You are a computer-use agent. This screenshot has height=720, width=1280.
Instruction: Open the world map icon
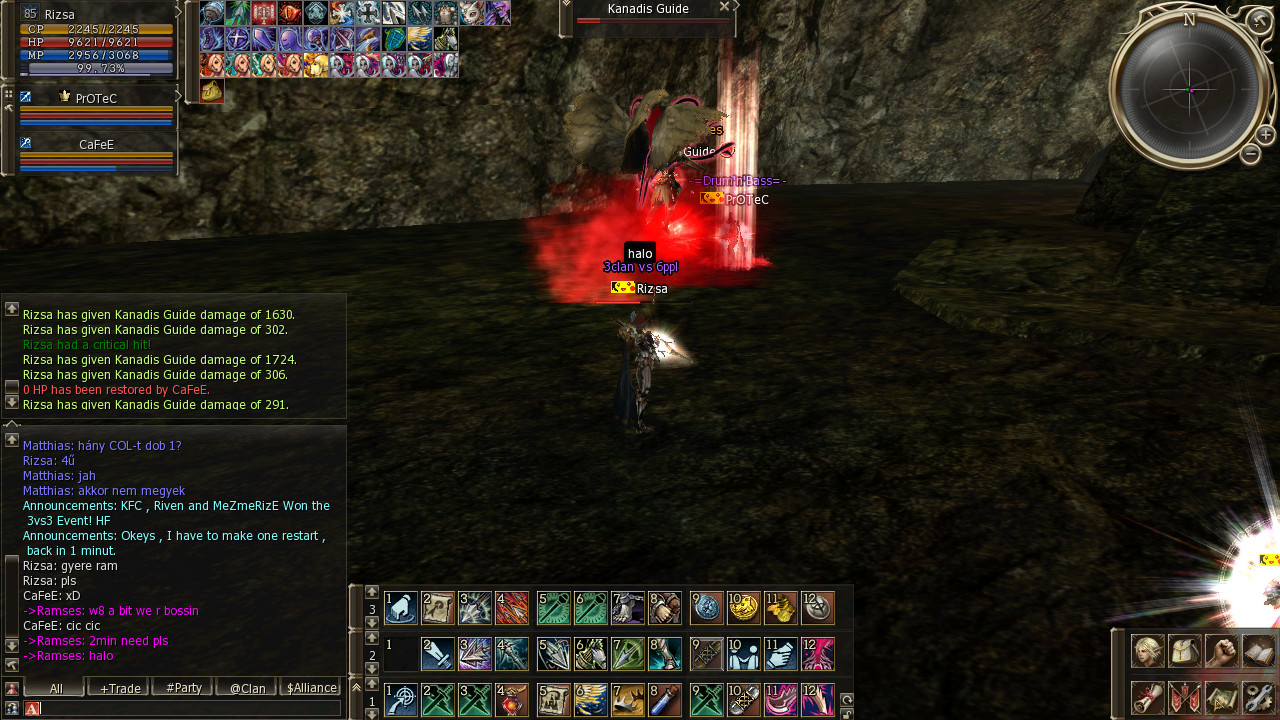point(1221,697)
